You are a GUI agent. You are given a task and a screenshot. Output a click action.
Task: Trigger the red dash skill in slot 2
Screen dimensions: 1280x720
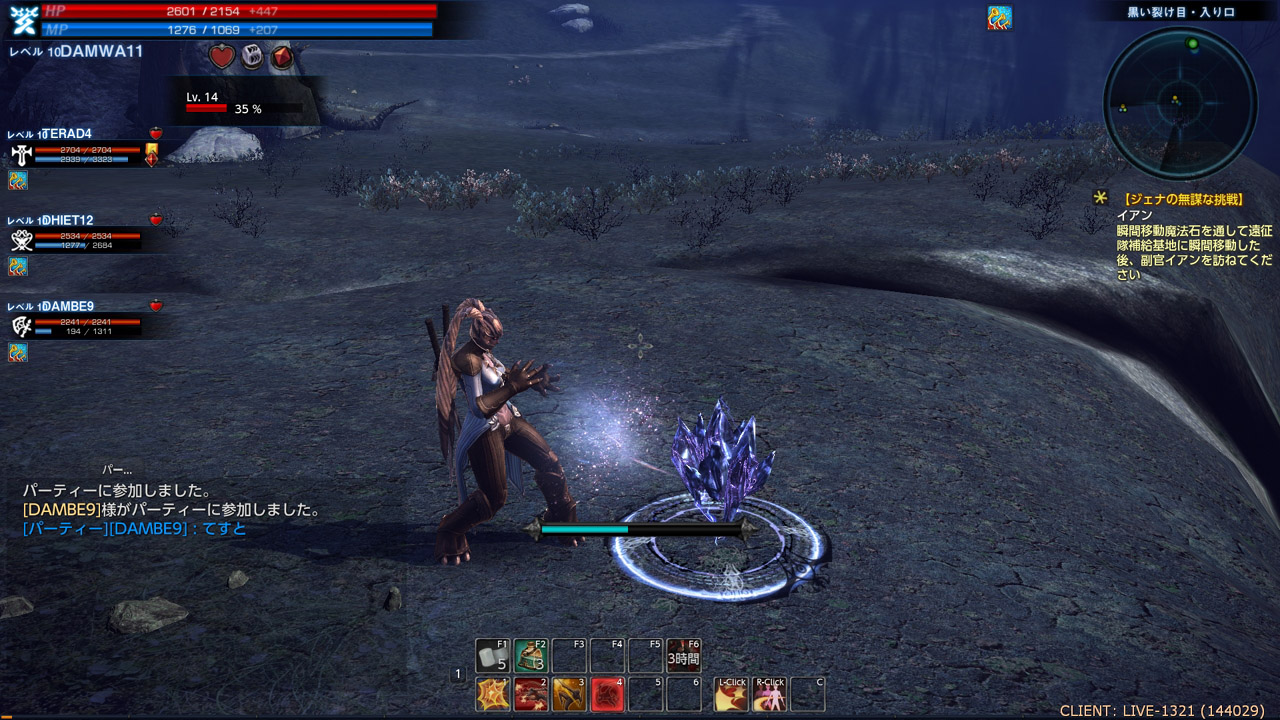pyautogui.click(x=530, y=694)
